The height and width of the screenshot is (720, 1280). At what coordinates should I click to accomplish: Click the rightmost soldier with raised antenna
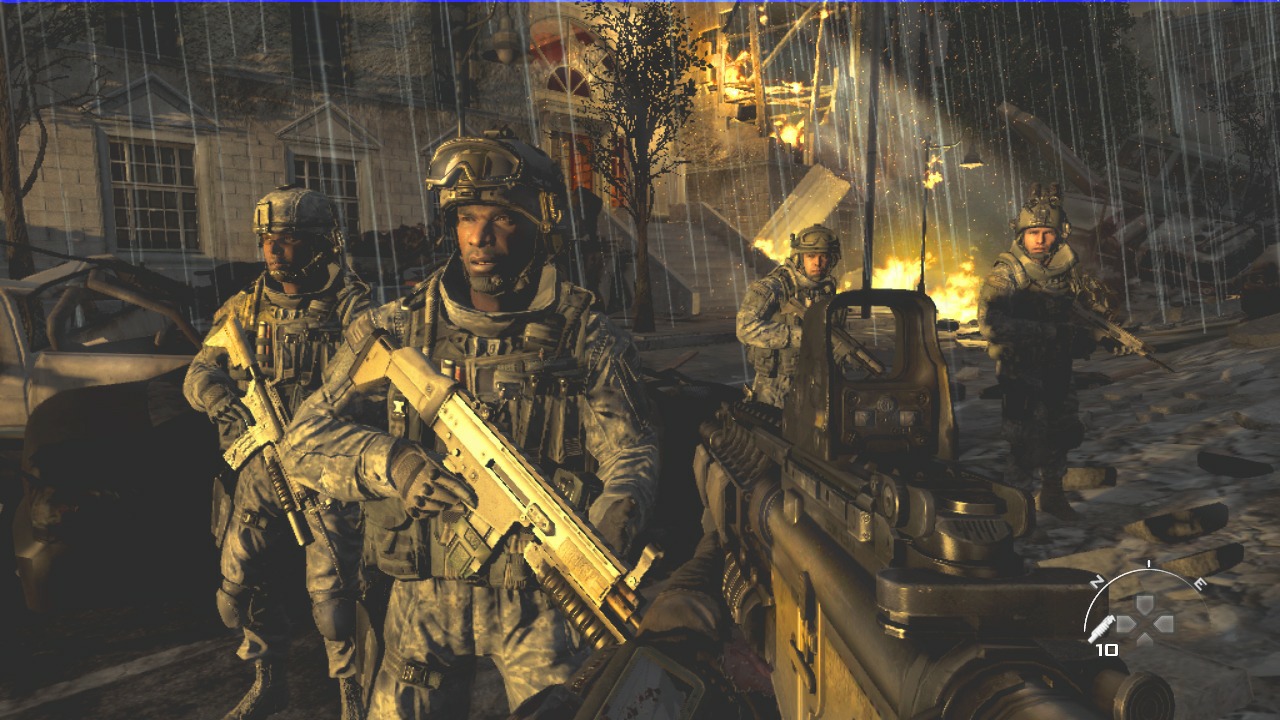[x=1030, y=300]
